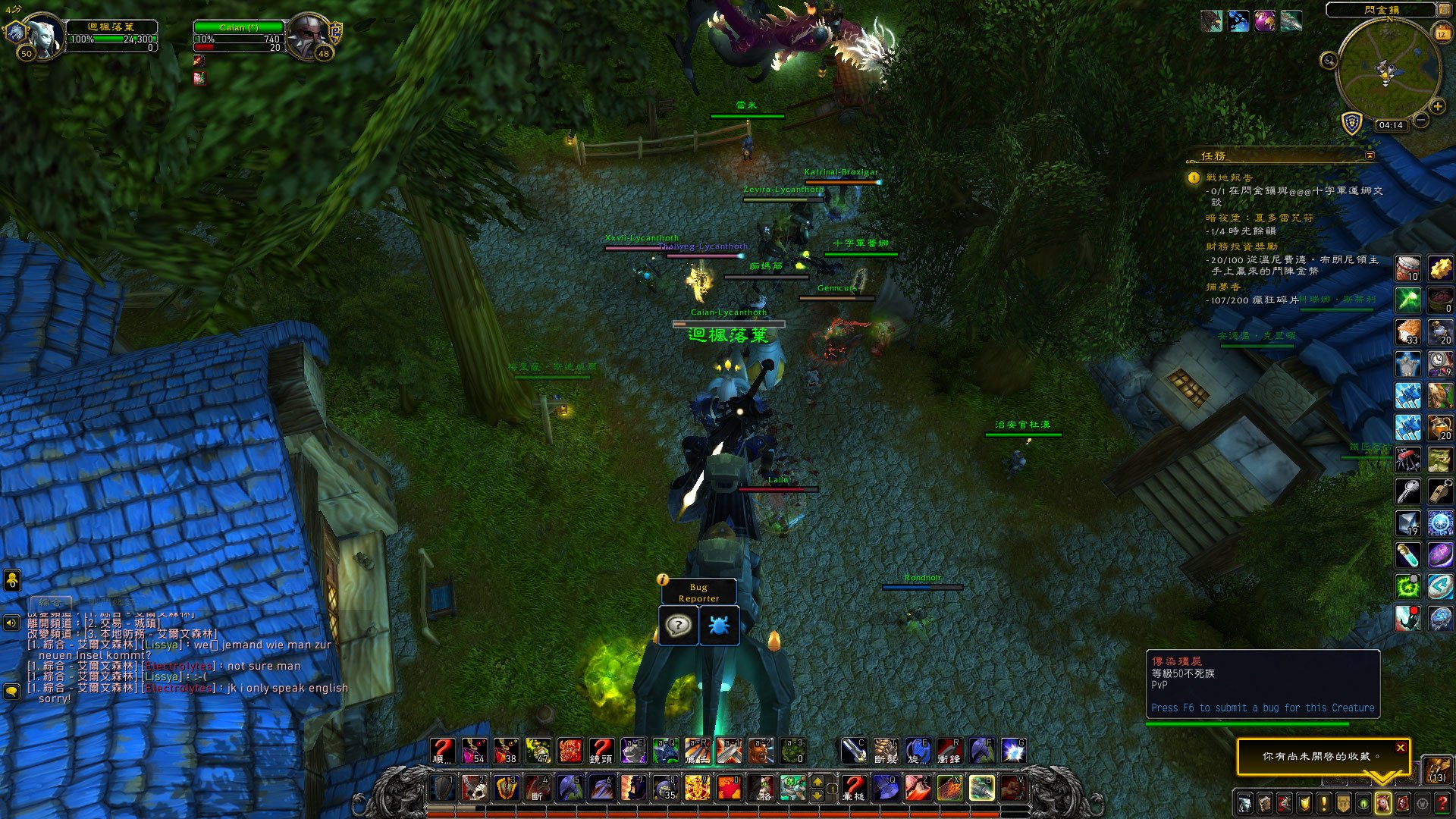Viewport: 1456px width, 819px height.
Task: Switch action bar page up arrow
Action: [x=817, y=781]
